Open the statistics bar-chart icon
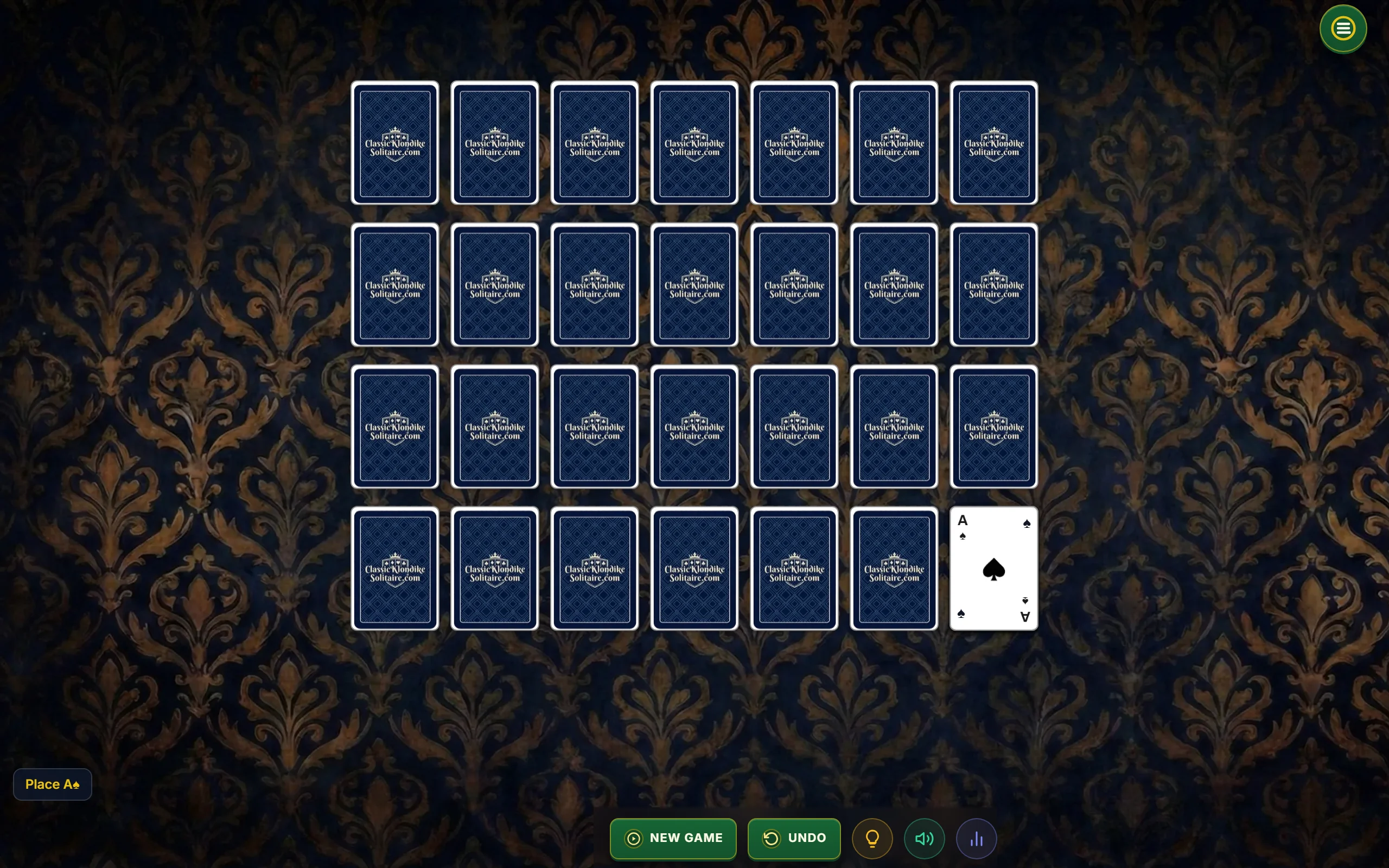 pyautogui.click(x=976, y=838)
